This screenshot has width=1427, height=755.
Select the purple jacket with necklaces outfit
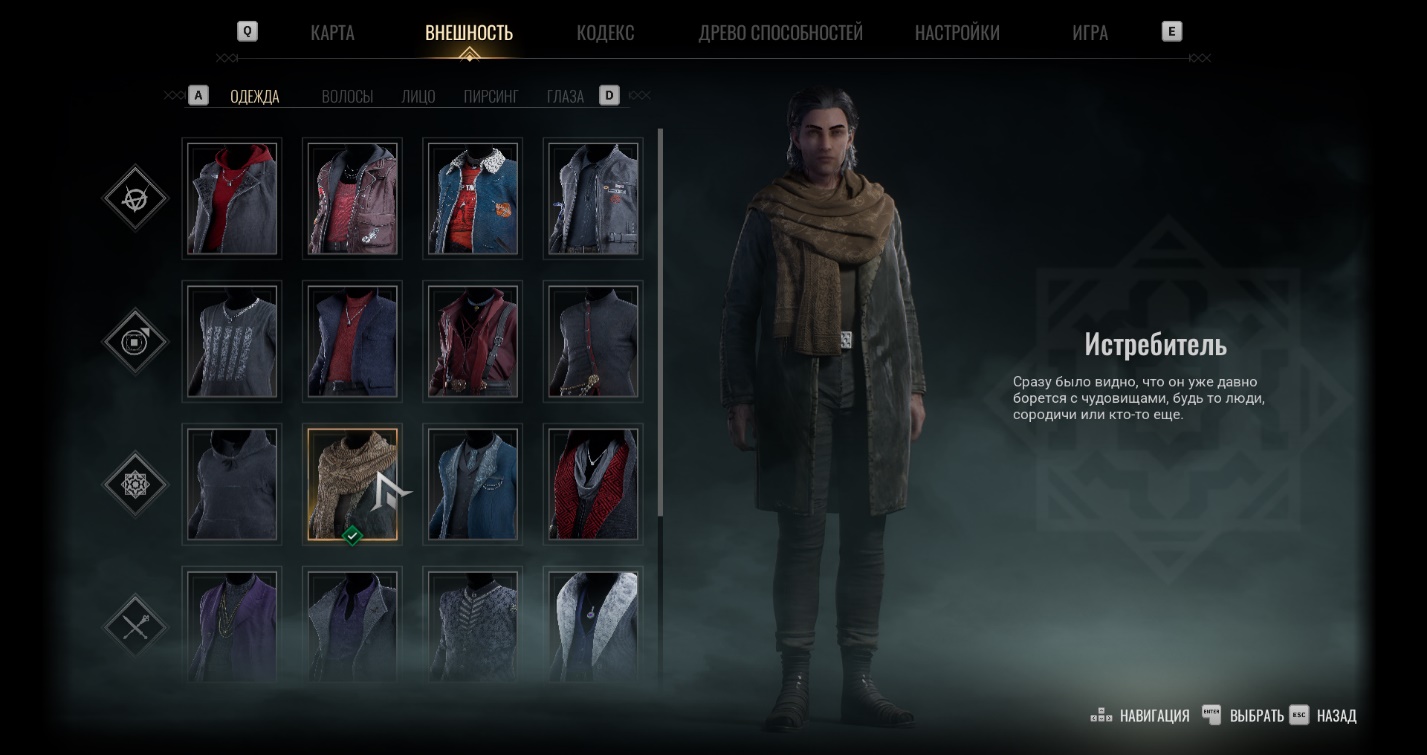click(232, 624)
